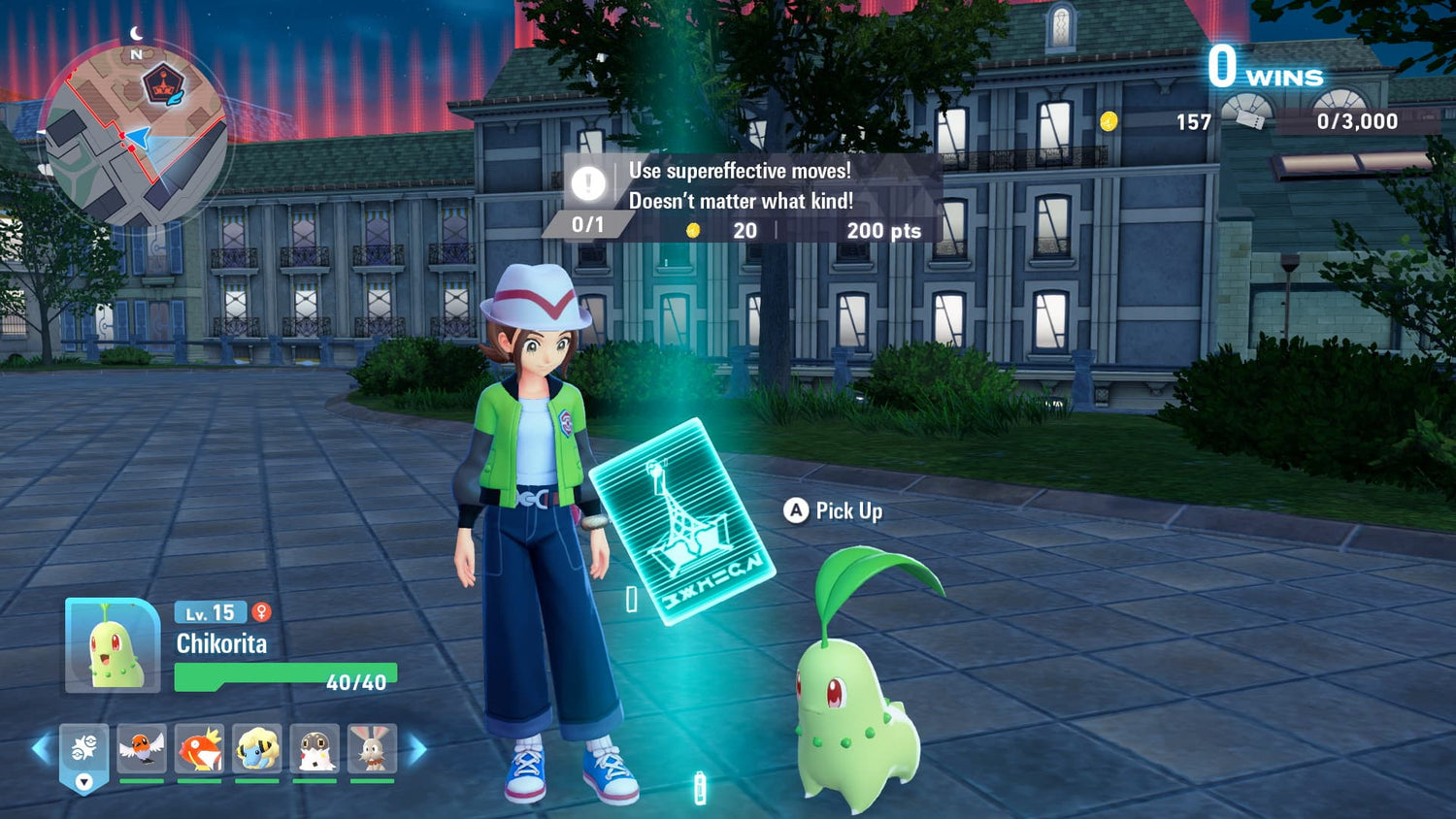Click the Pokéball badge emblem above the dropdown
The height and width of the screenshot is (819, 1456).
(83, 745)
